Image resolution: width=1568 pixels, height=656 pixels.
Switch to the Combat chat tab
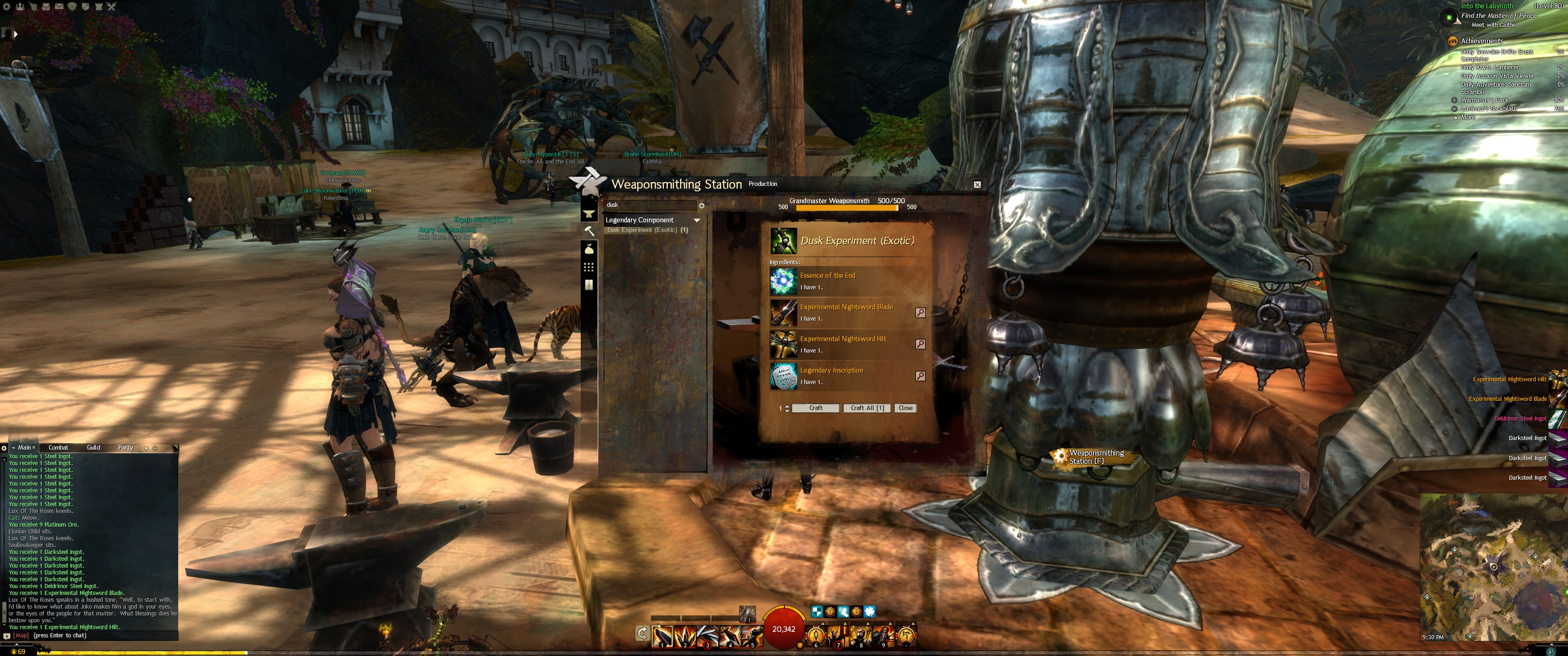tap(58, 447)
